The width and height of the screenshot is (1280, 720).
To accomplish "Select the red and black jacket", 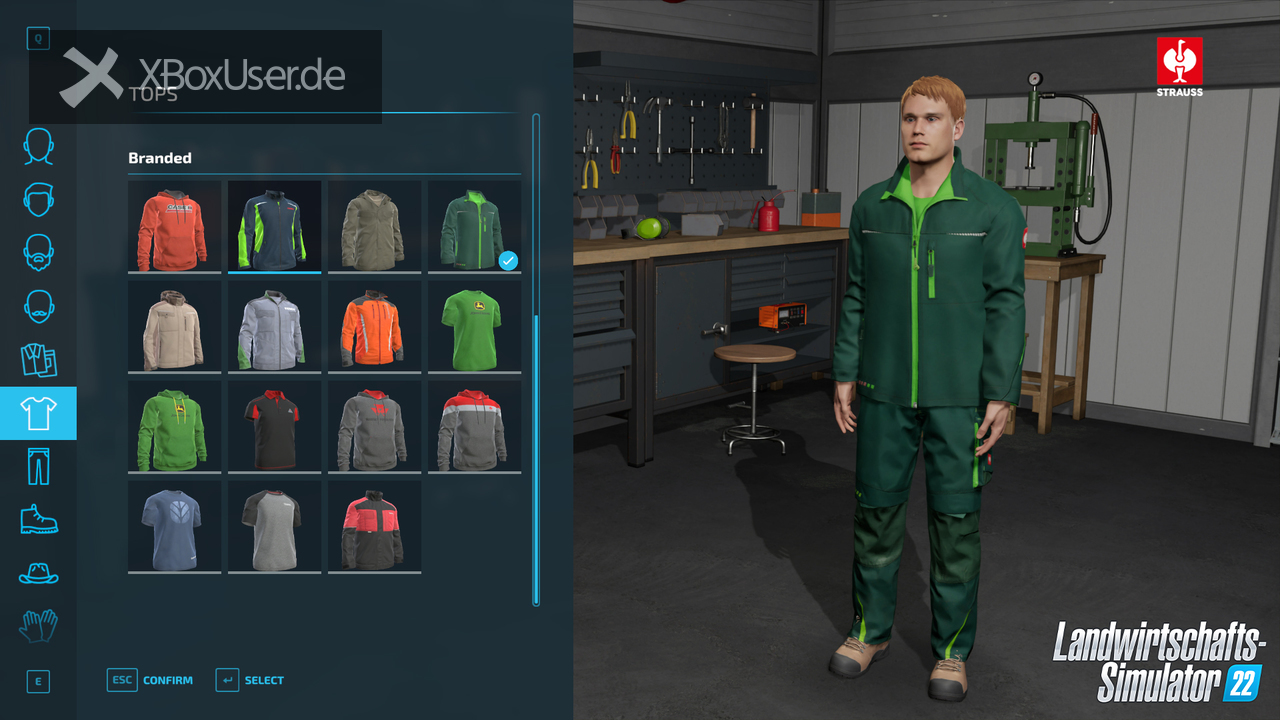I will [374, 526].
